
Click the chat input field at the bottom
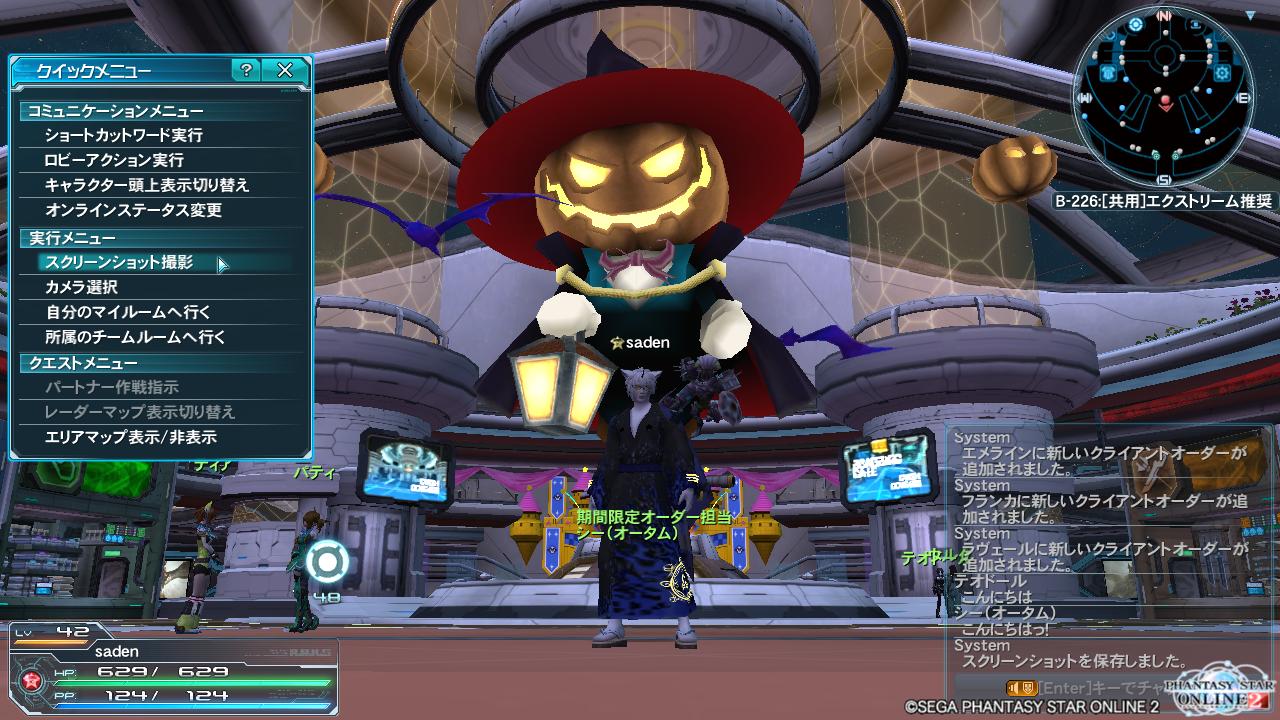pos(1100,688)
